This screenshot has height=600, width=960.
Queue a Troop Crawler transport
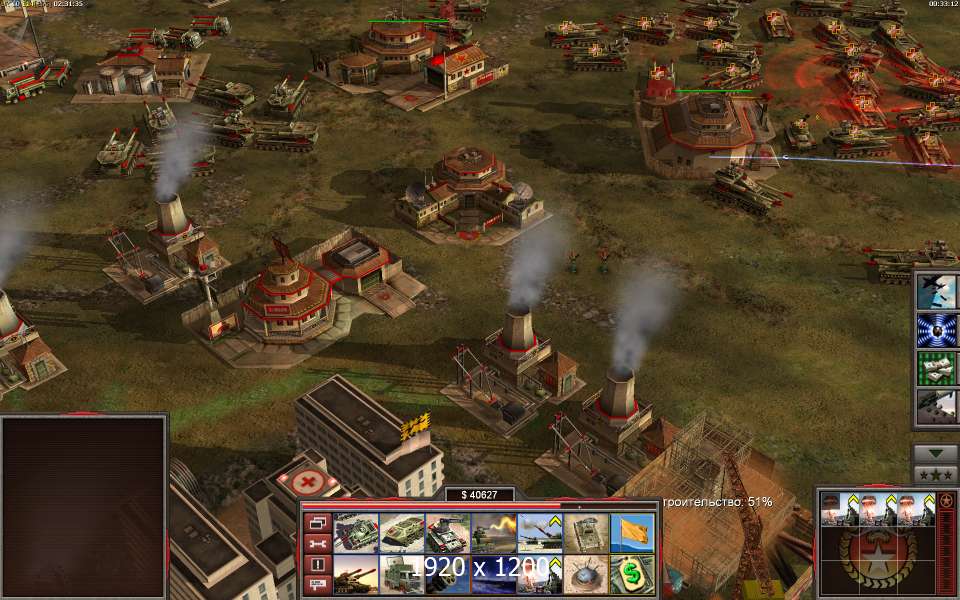click(x=401, y=533)
